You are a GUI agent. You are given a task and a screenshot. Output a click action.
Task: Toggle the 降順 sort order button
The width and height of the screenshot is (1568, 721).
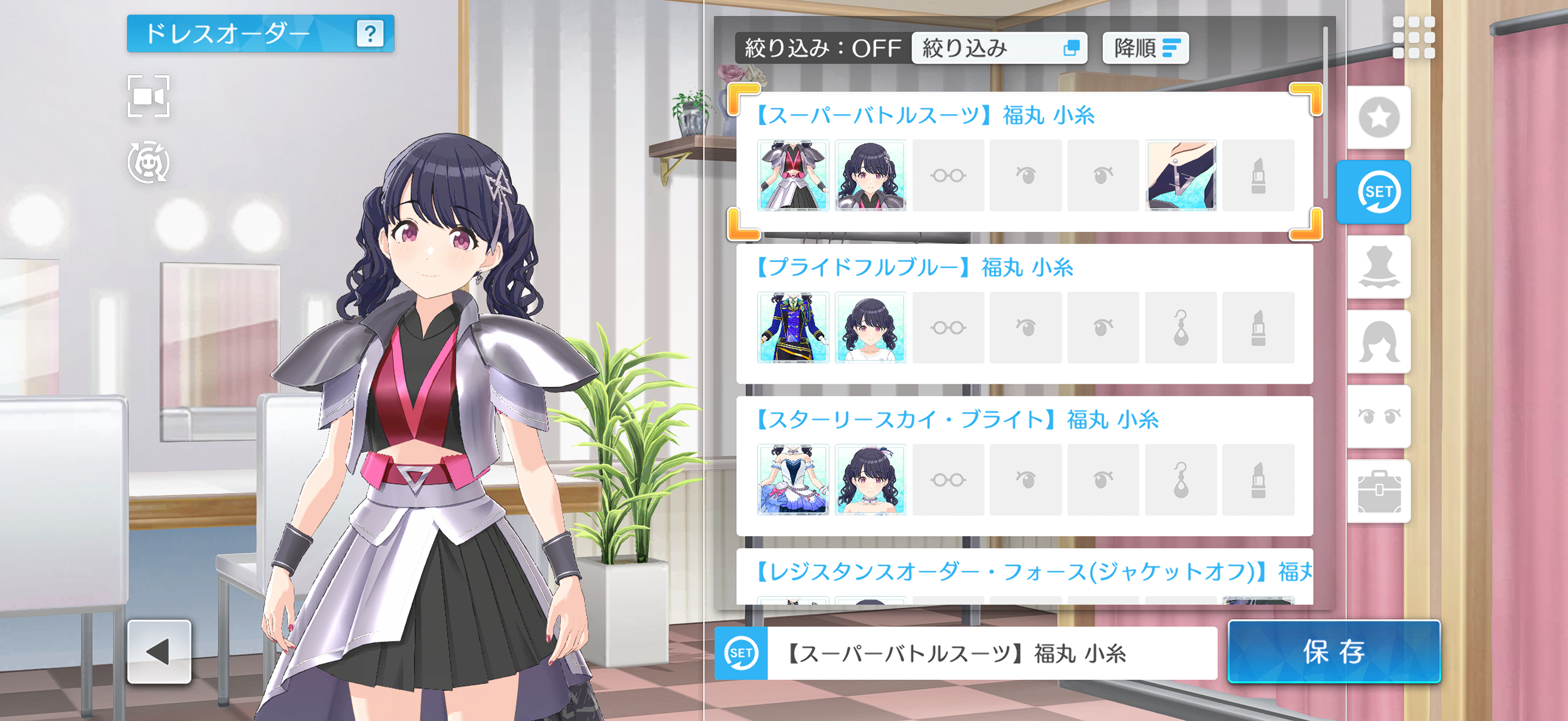1145,48
